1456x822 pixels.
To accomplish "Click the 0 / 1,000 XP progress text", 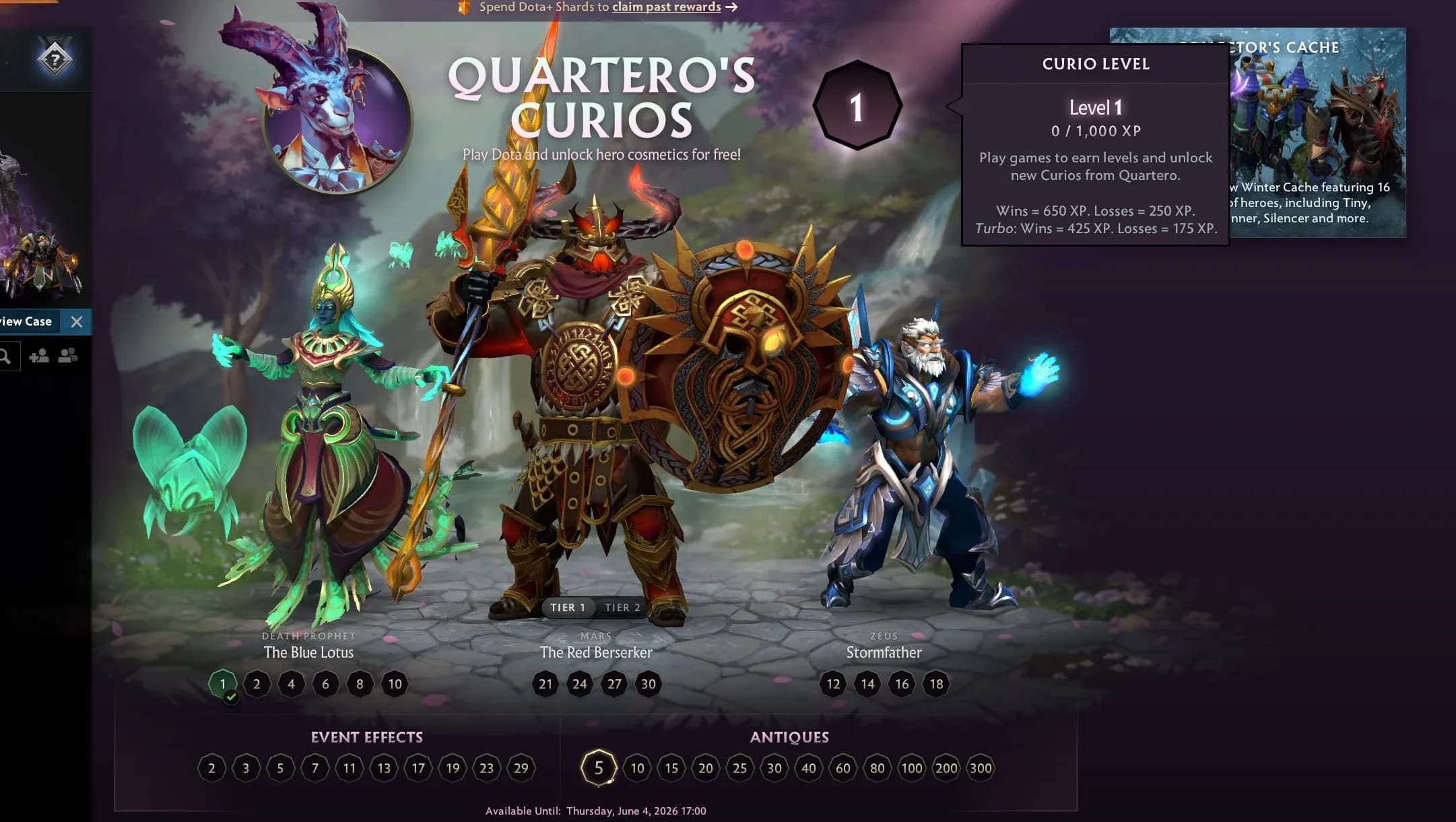I will (1096, 131).
